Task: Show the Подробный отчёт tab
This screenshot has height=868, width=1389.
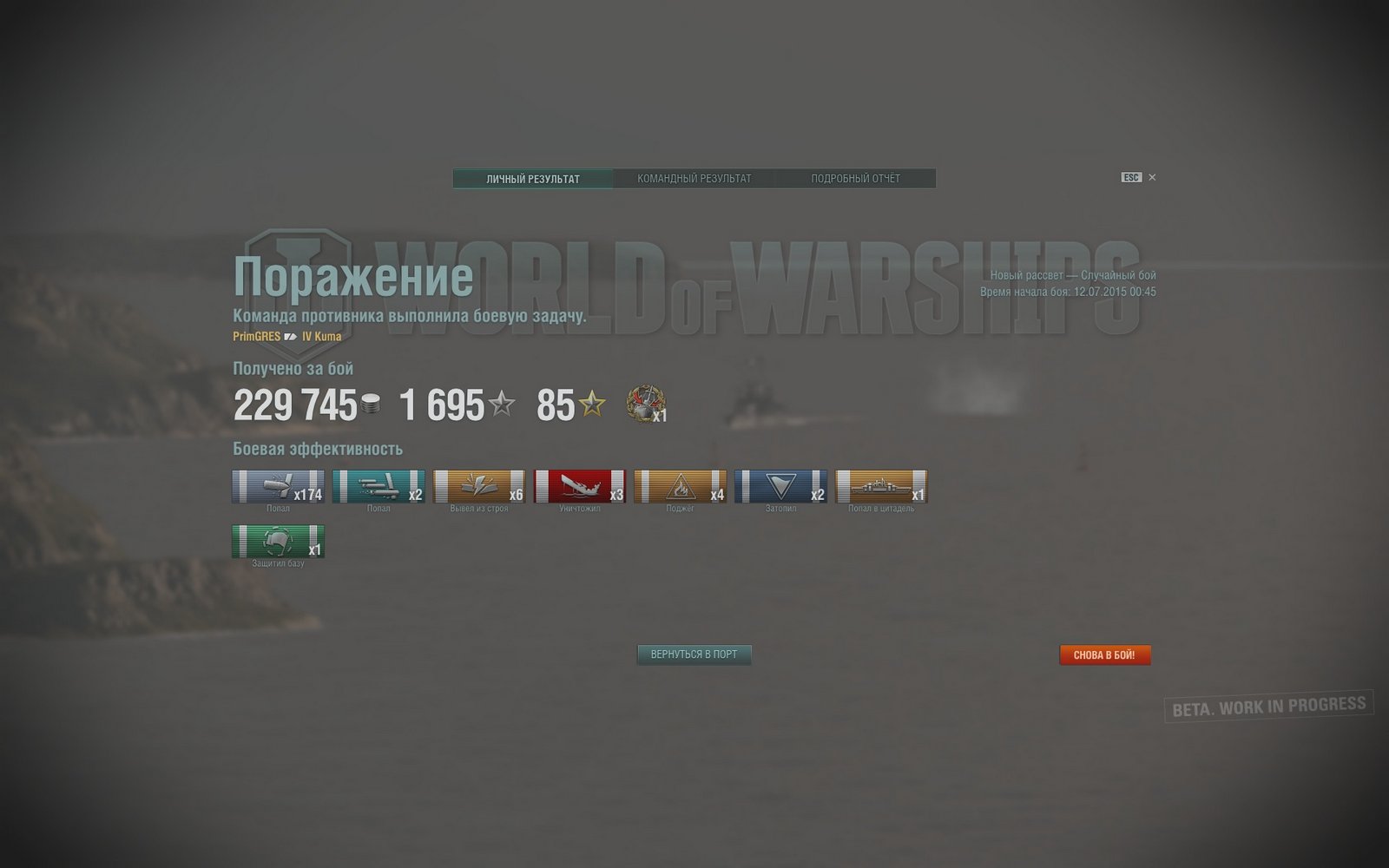Action: coord(855,179)
